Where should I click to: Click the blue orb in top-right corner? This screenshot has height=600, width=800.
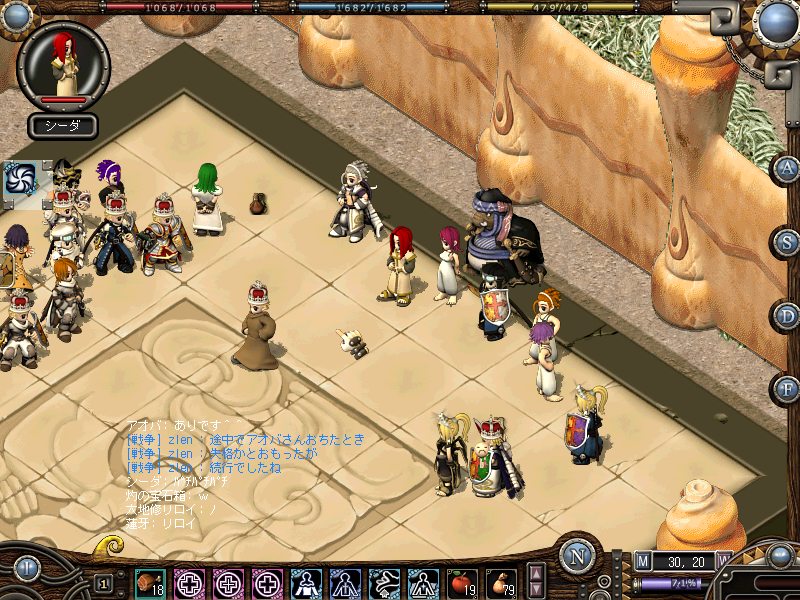[776, 20]
